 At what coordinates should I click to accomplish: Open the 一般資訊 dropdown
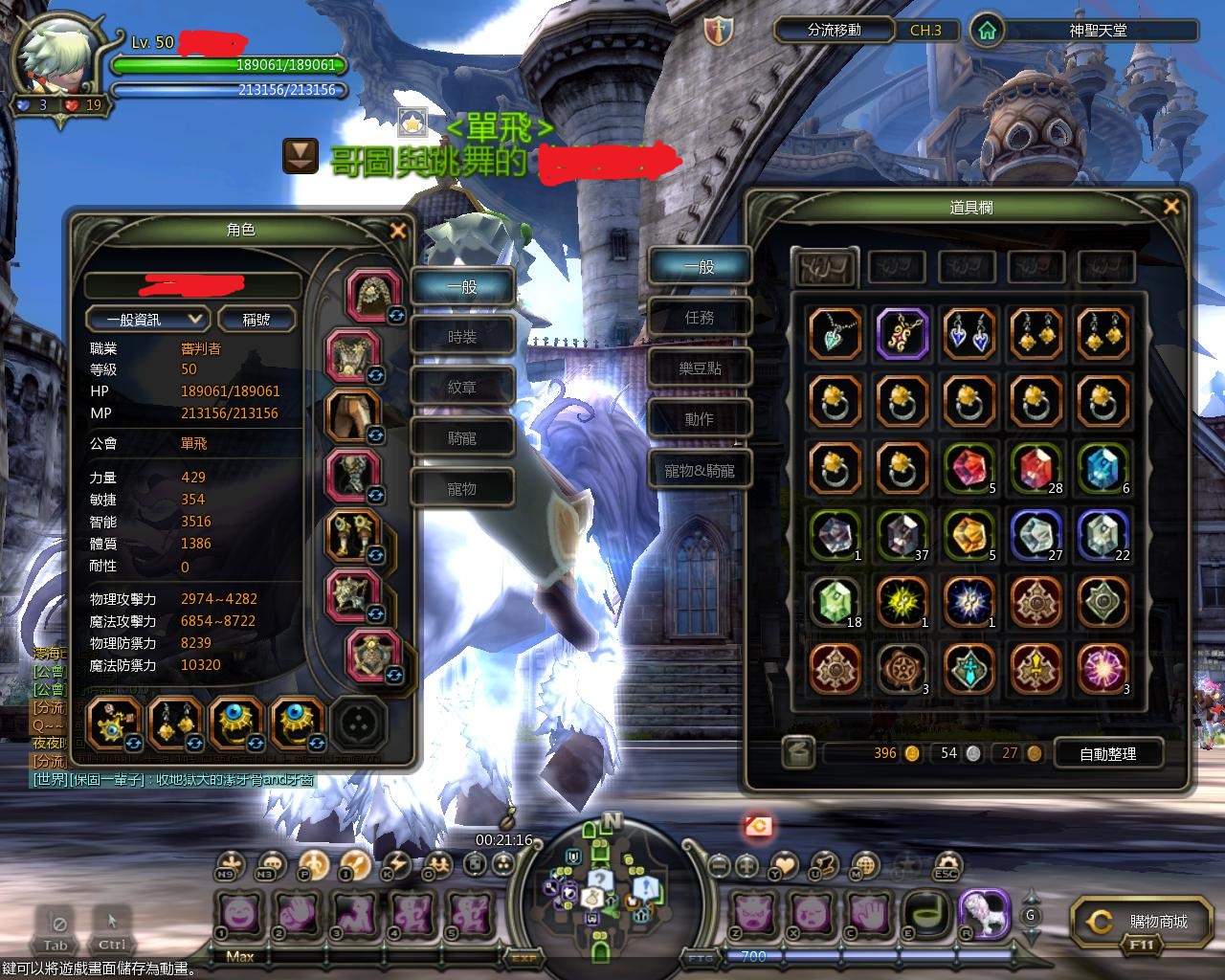click(x=147, y=320)
